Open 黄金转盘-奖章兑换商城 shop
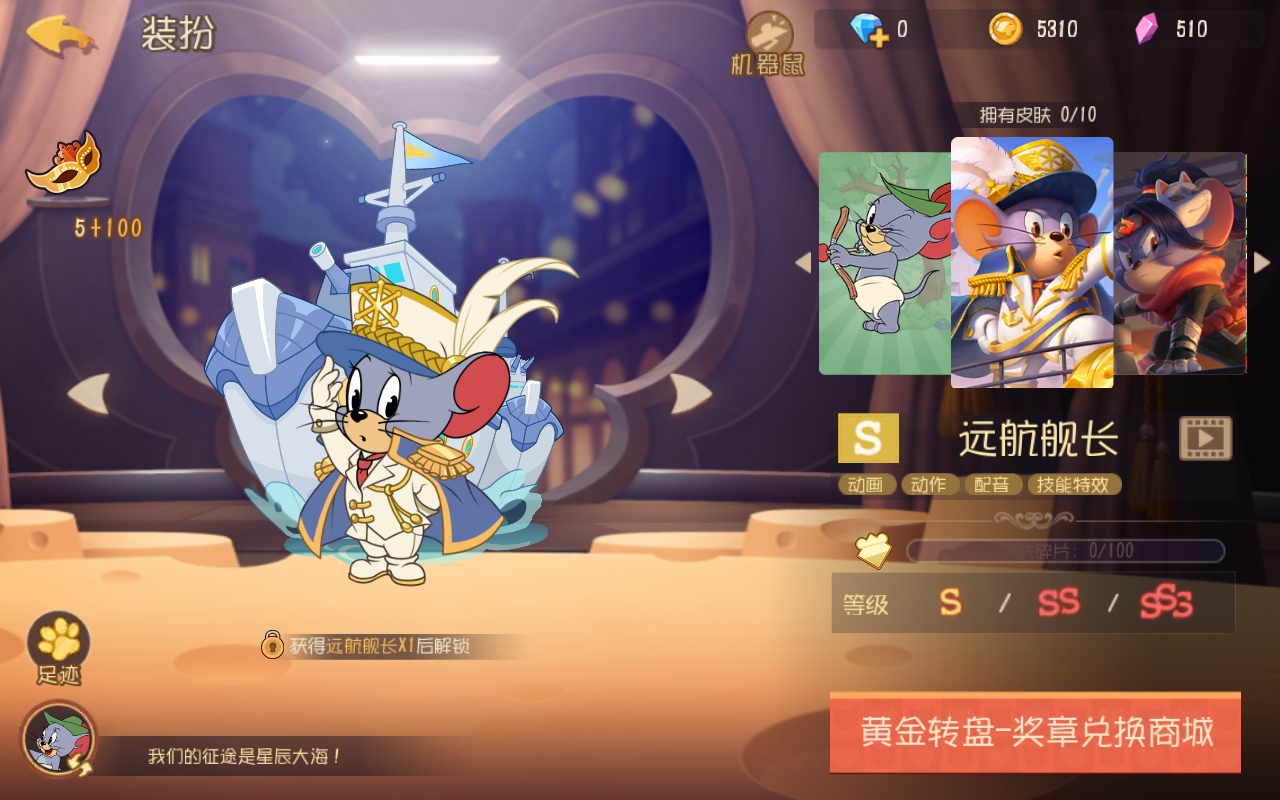Screen dimensions: 1280x800 [x=1035, y=732]
